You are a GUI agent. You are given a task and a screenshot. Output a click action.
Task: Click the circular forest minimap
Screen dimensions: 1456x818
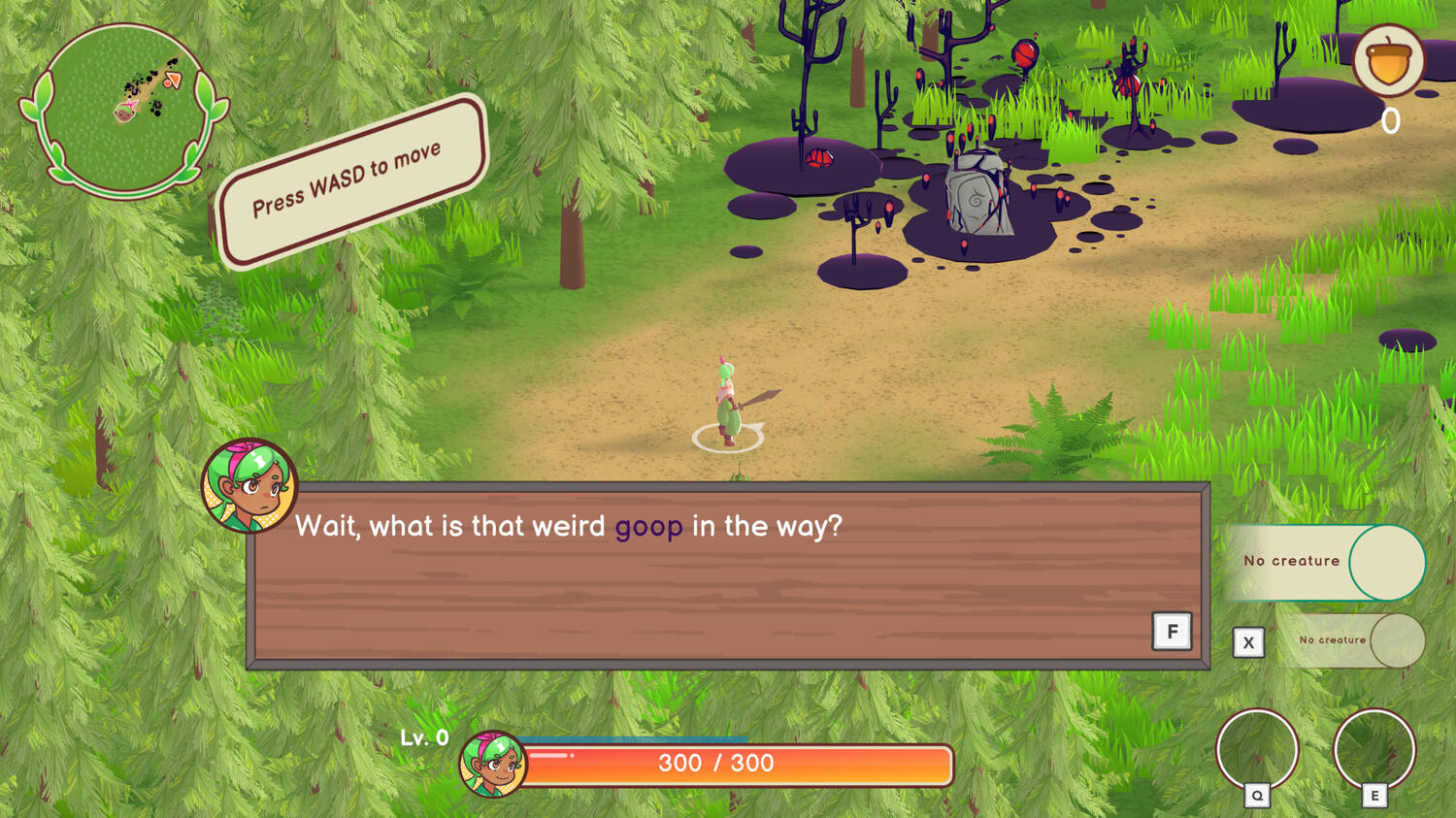point(123,109)
